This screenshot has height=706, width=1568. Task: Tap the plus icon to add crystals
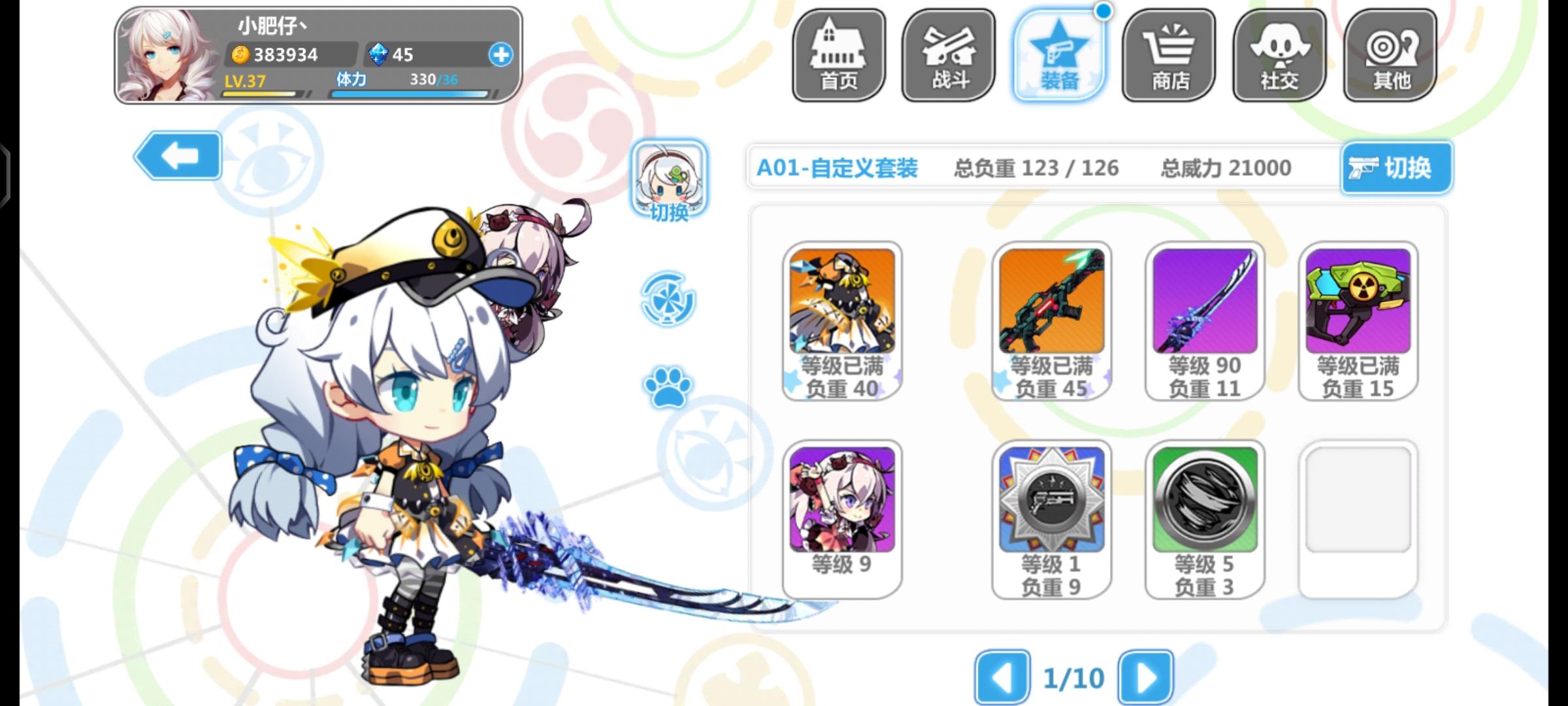500,56
